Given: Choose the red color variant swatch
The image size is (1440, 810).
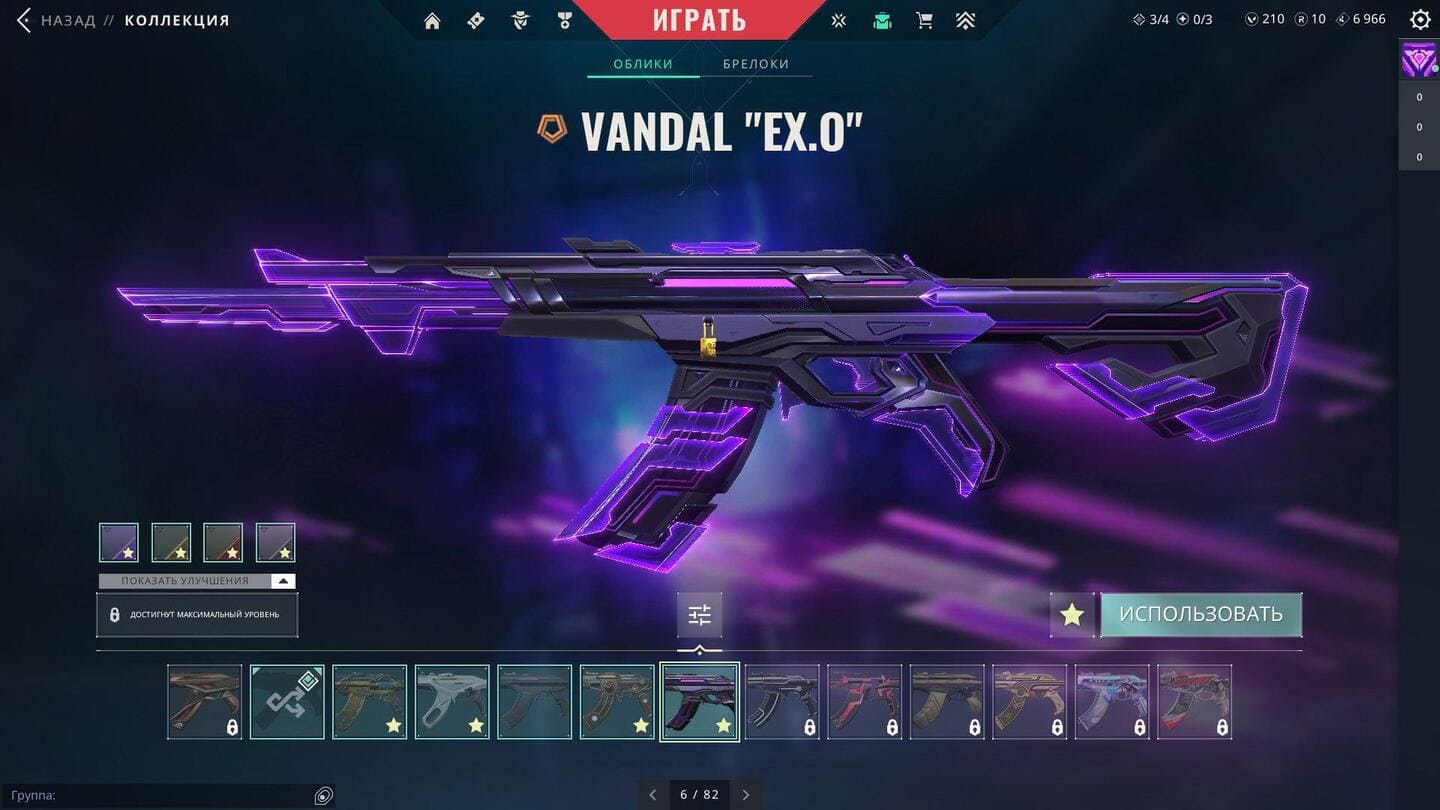Looking at the screenshot, I should tap(223, 542).
